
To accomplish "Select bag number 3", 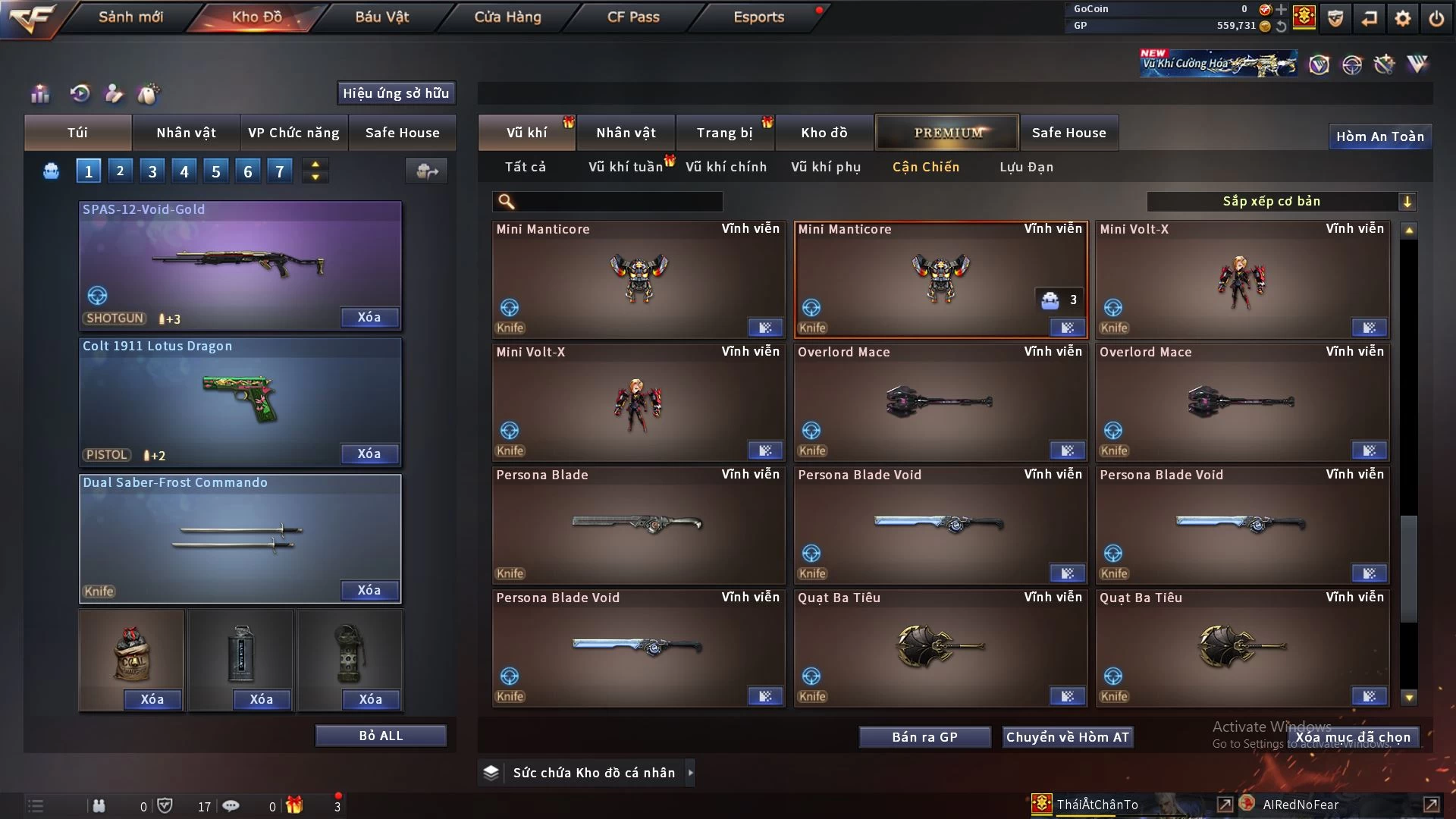I will [152, 171].
